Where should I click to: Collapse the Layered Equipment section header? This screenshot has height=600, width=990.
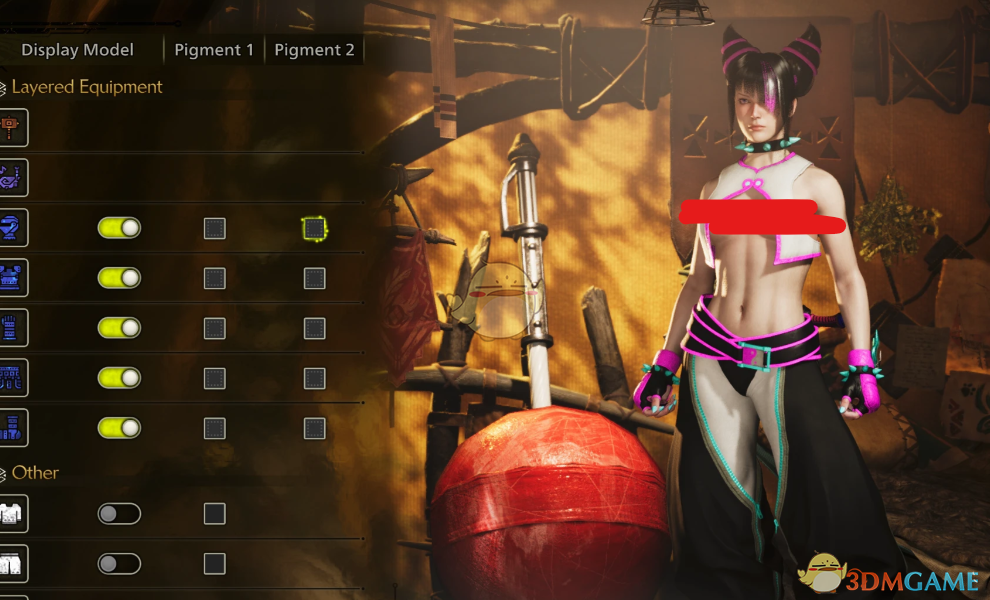pos(85,87)
